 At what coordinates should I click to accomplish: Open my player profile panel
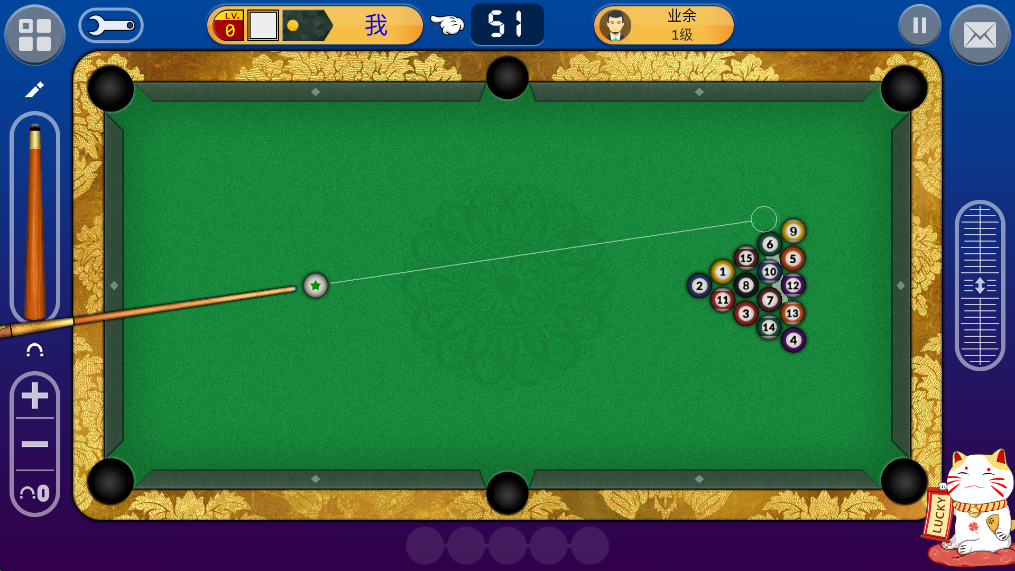315,25
